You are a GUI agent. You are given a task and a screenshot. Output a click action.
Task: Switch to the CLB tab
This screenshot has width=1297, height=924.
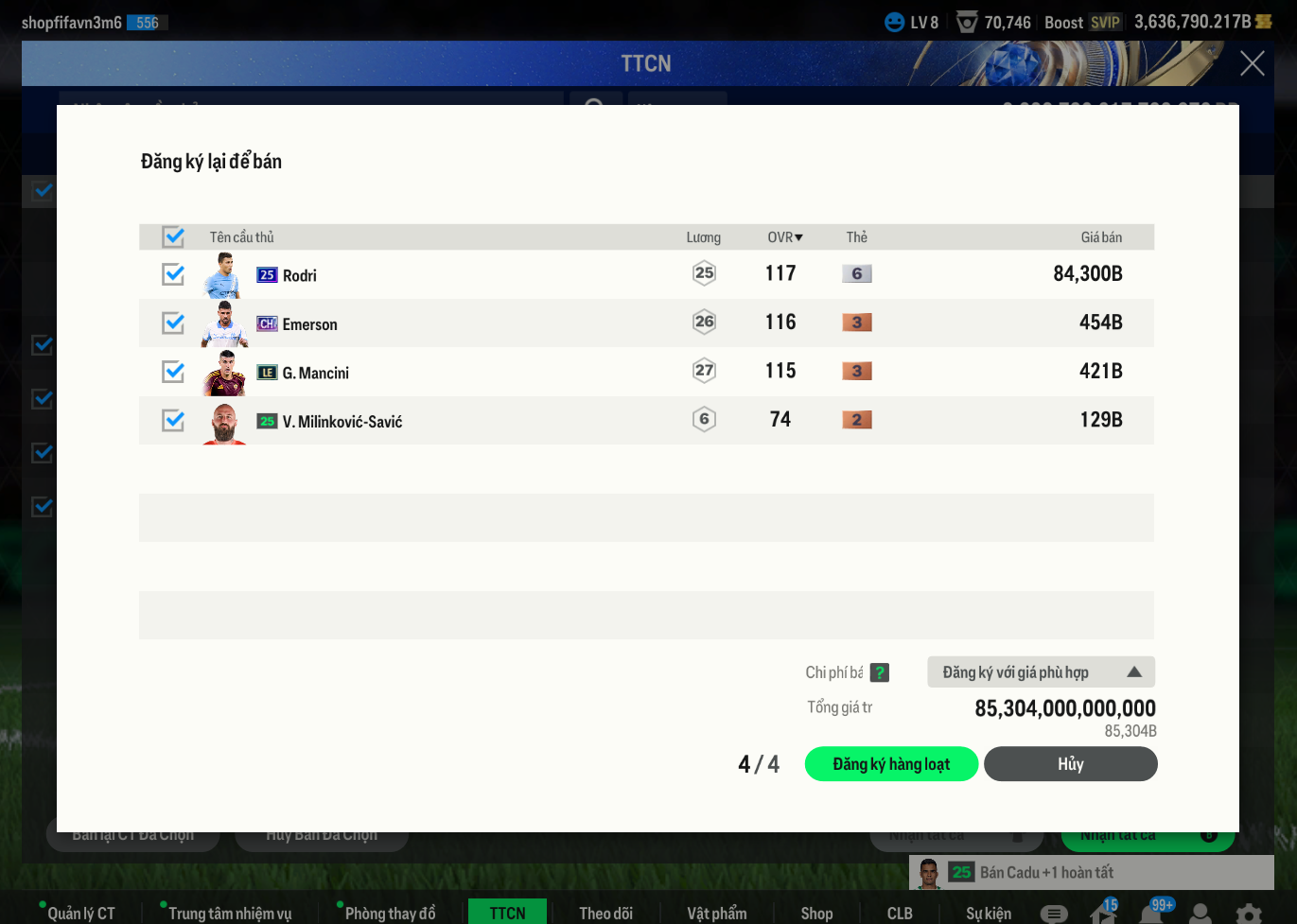coord(900,913)
